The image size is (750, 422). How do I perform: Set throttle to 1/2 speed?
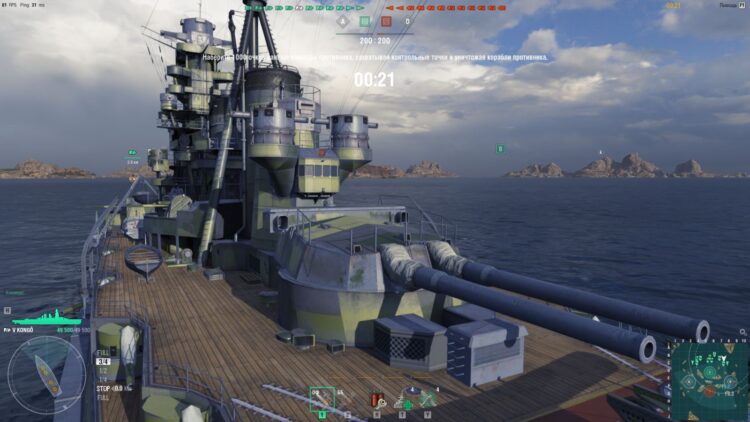[102, 370]
